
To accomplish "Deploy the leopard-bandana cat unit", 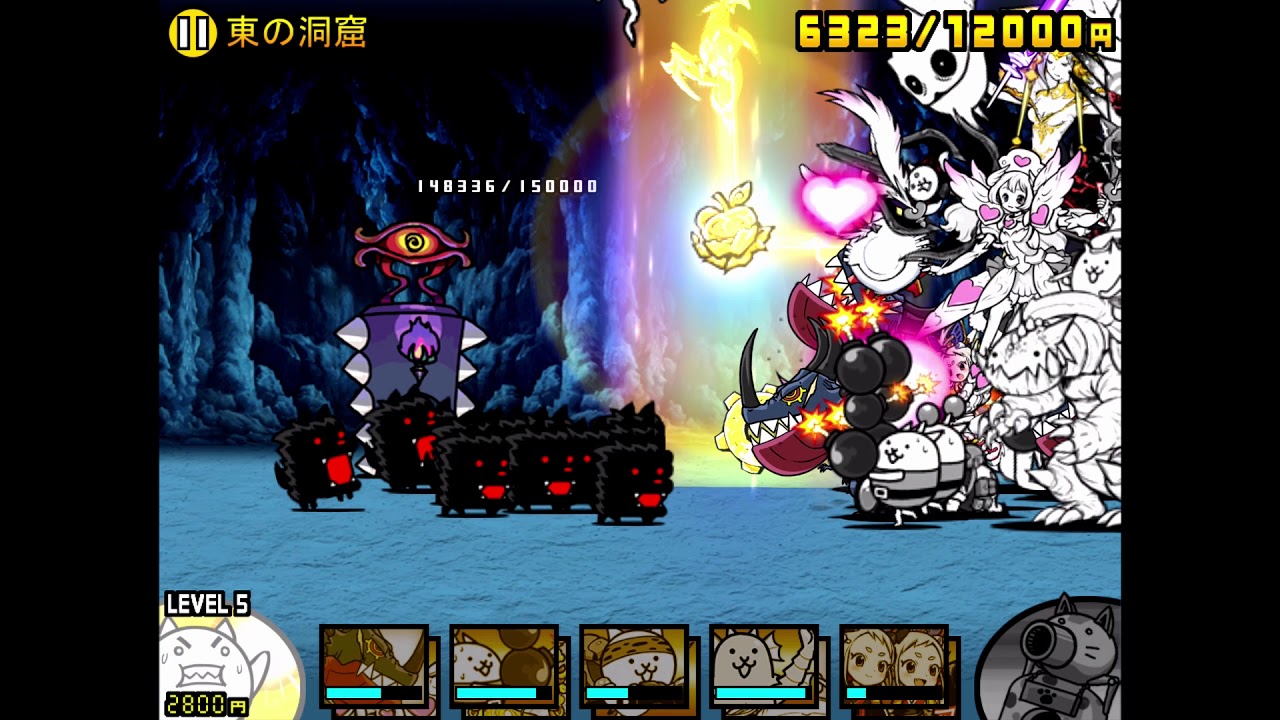I will coord(634,665).
